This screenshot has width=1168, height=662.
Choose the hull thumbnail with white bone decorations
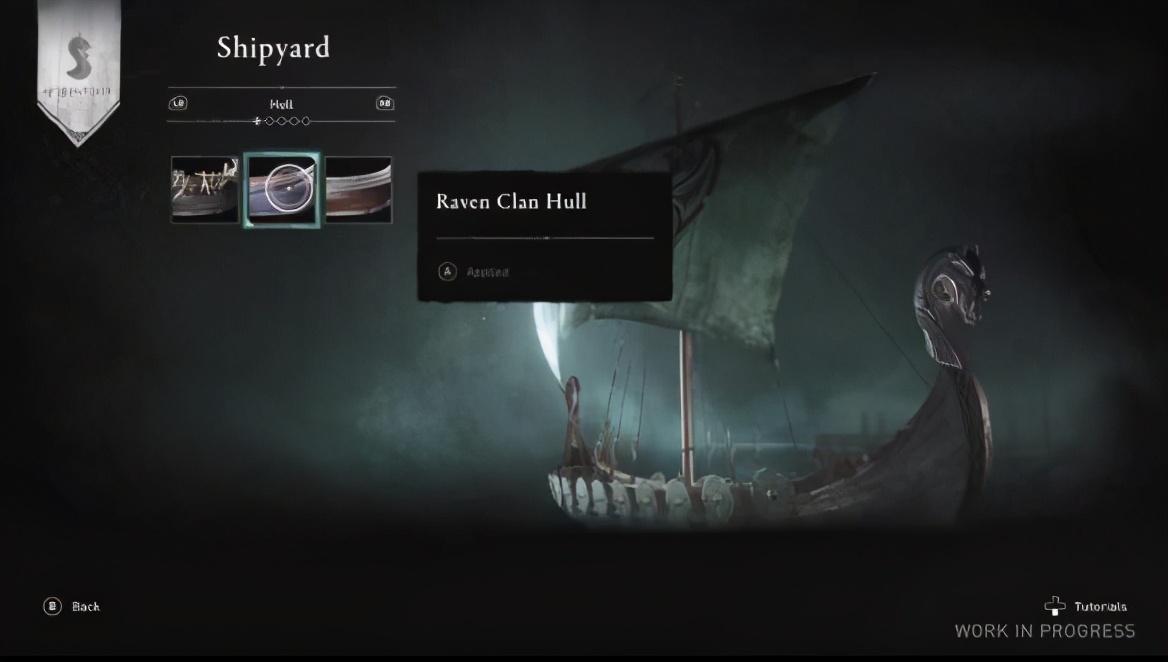205,189
